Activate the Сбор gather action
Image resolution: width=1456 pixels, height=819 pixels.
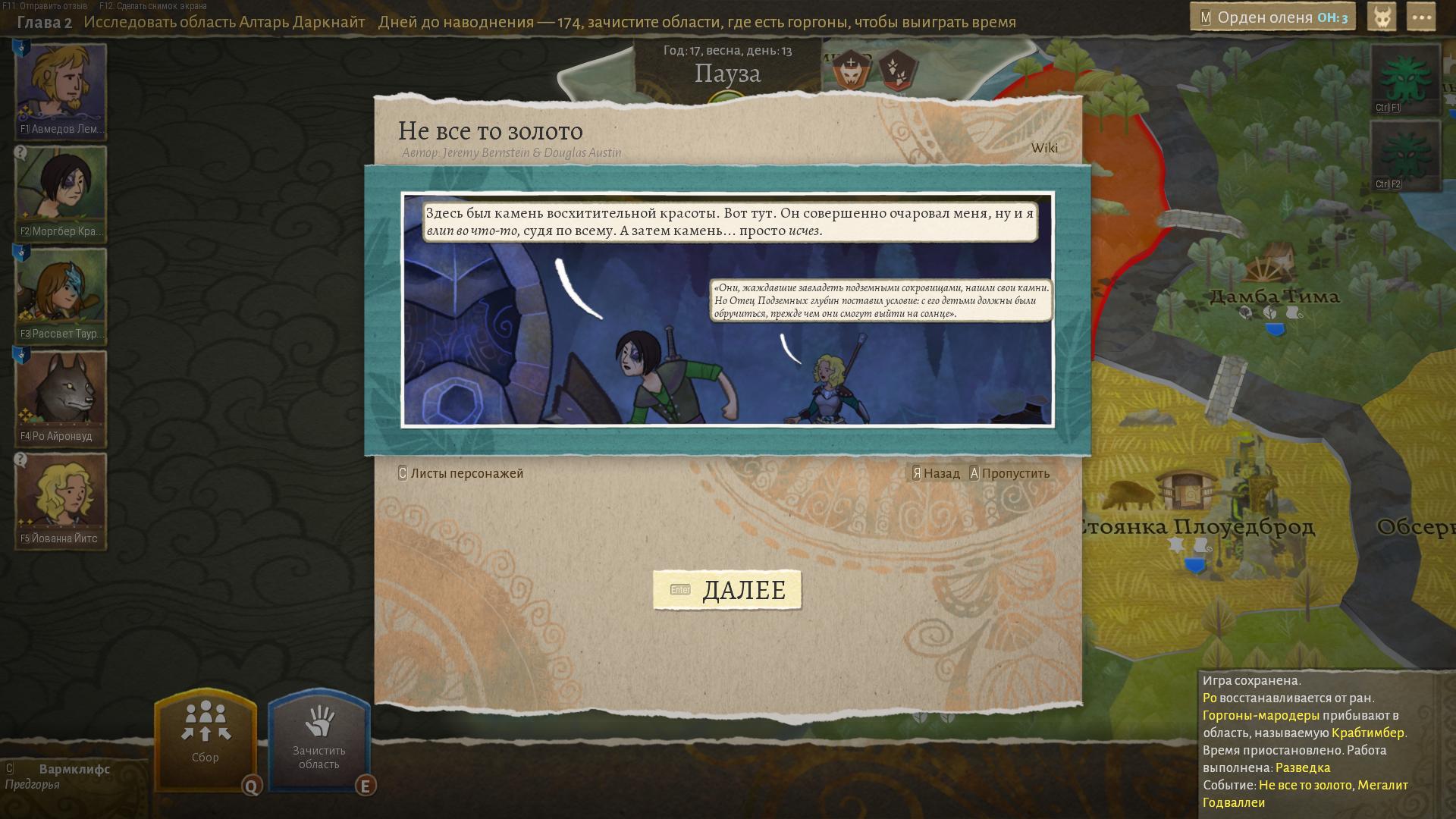[205, 739]
